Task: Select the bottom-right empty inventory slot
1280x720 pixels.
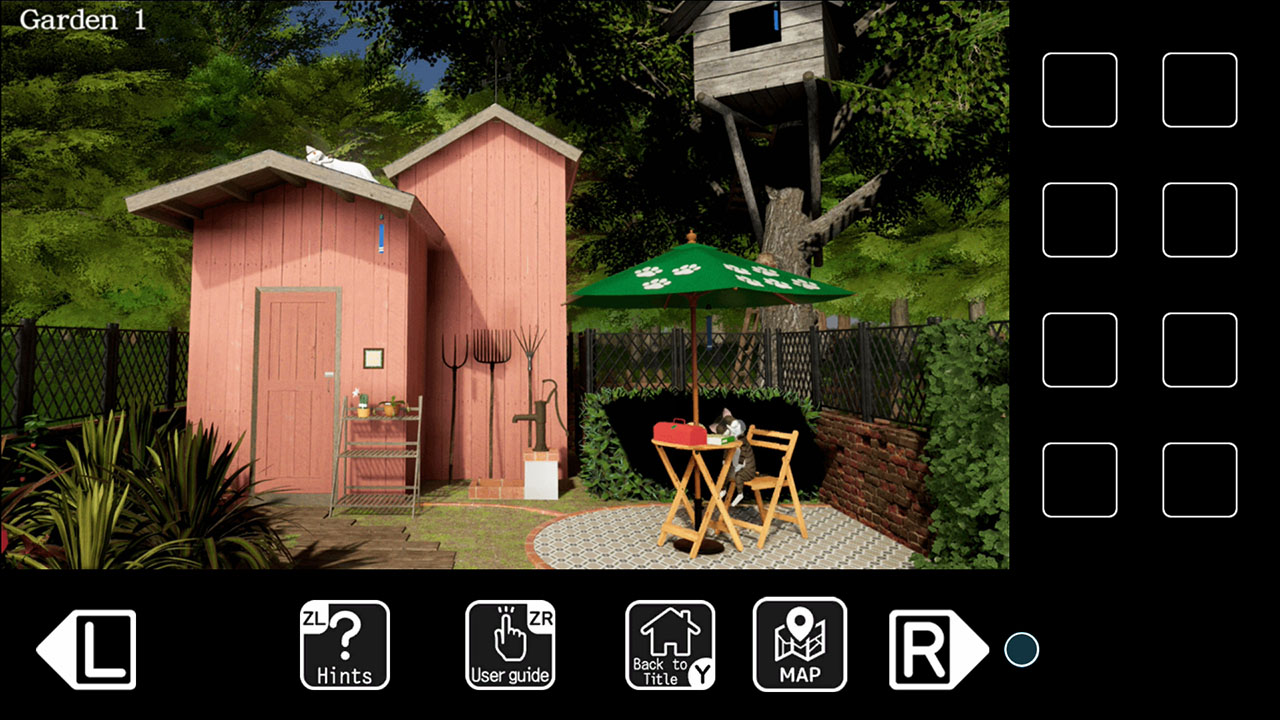Action: 1199,480
